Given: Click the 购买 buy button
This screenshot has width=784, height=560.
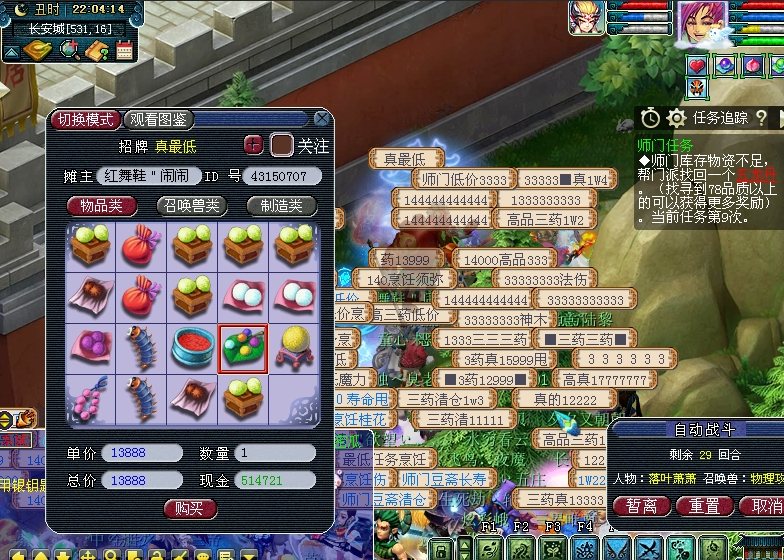Looking at the screenshot, I should pos(190,509).
